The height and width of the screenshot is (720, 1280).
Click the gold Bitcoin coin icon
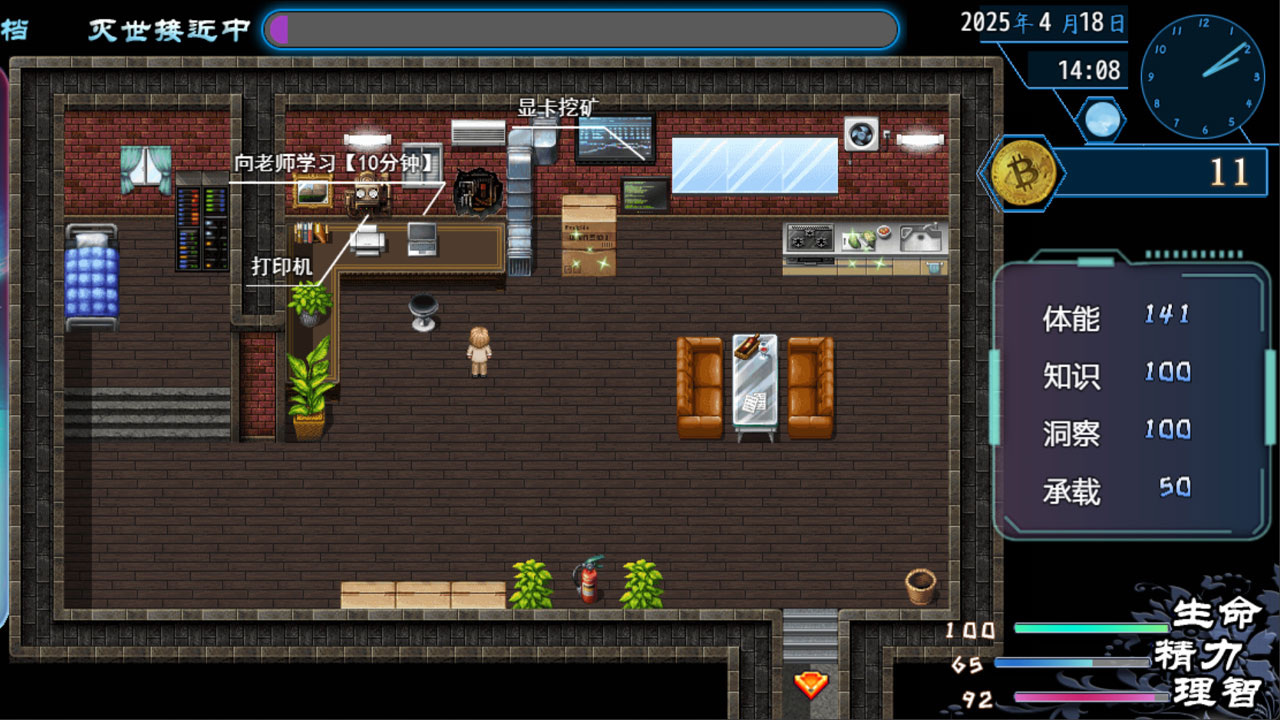pos(1022,171)
